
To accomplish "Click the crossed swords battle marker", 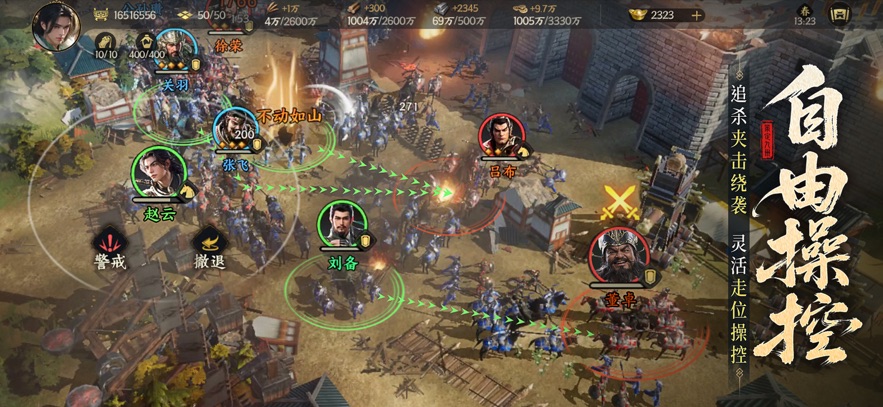I will click(619, 203).
